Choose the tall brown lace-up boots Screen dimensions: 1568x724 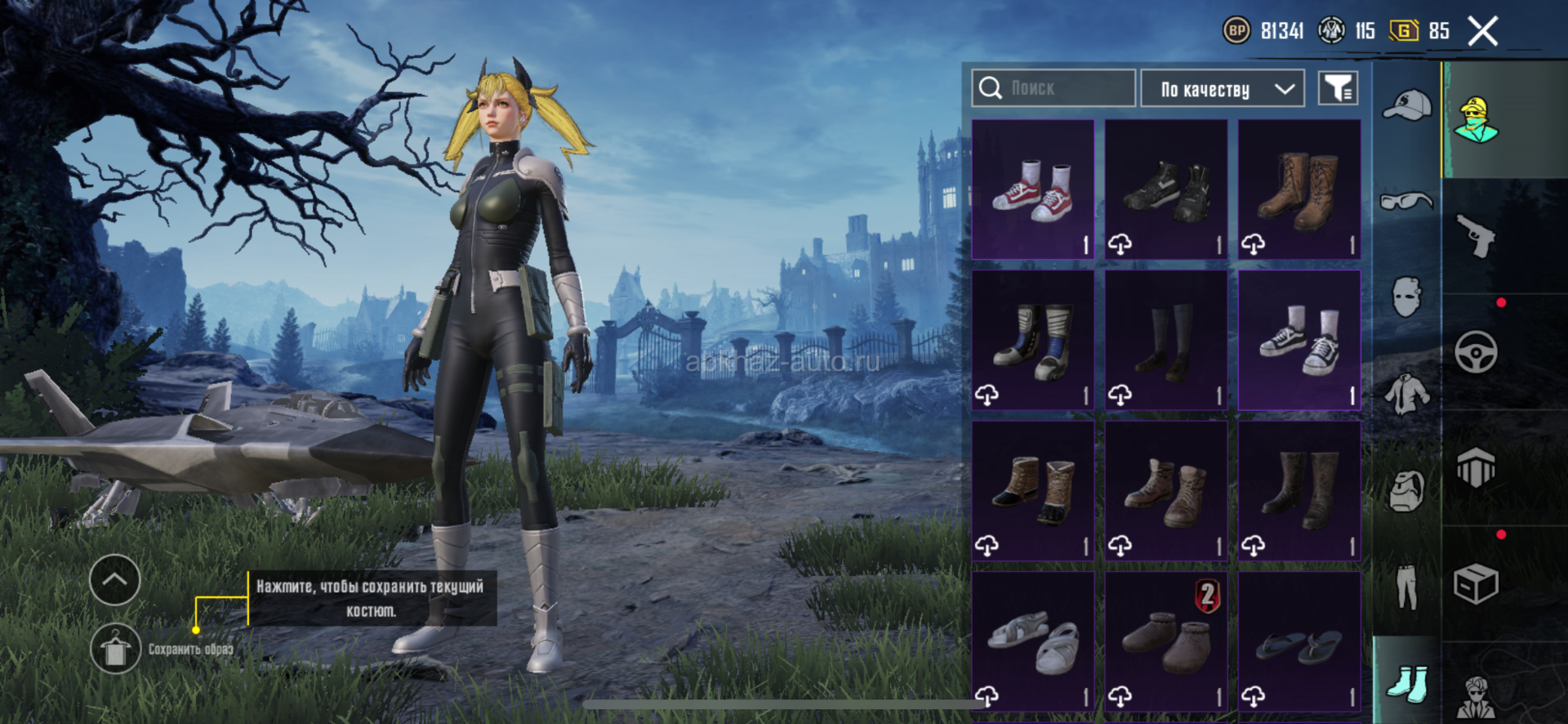point(1299,190)
